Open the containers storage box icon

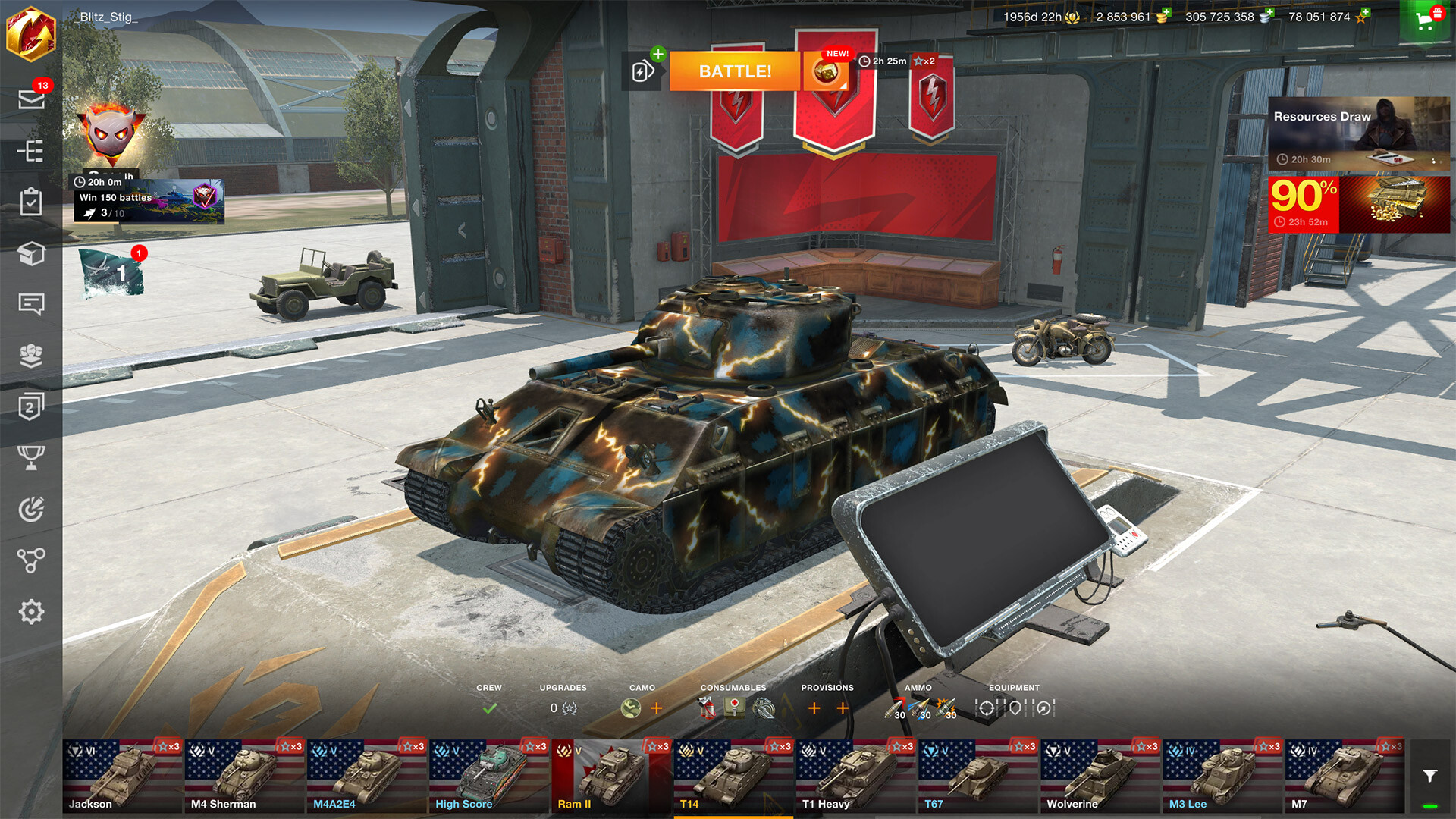pos(31,254)
